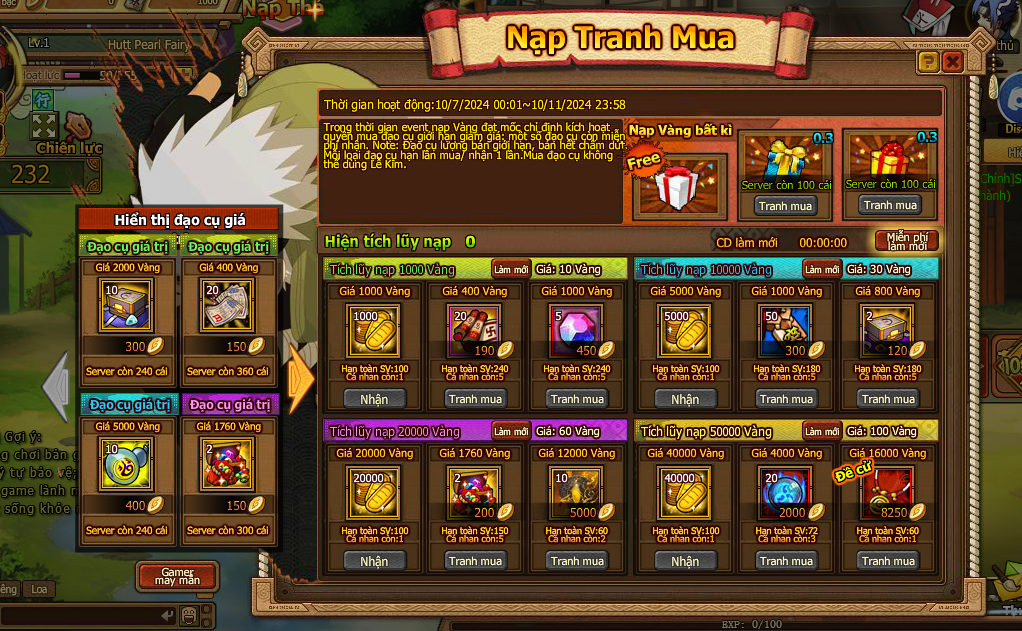This screenshot has height=631, width=1022.
Task: Refresh the Tích lũy nạp 50000 Vàng tier
Action: 822,431
